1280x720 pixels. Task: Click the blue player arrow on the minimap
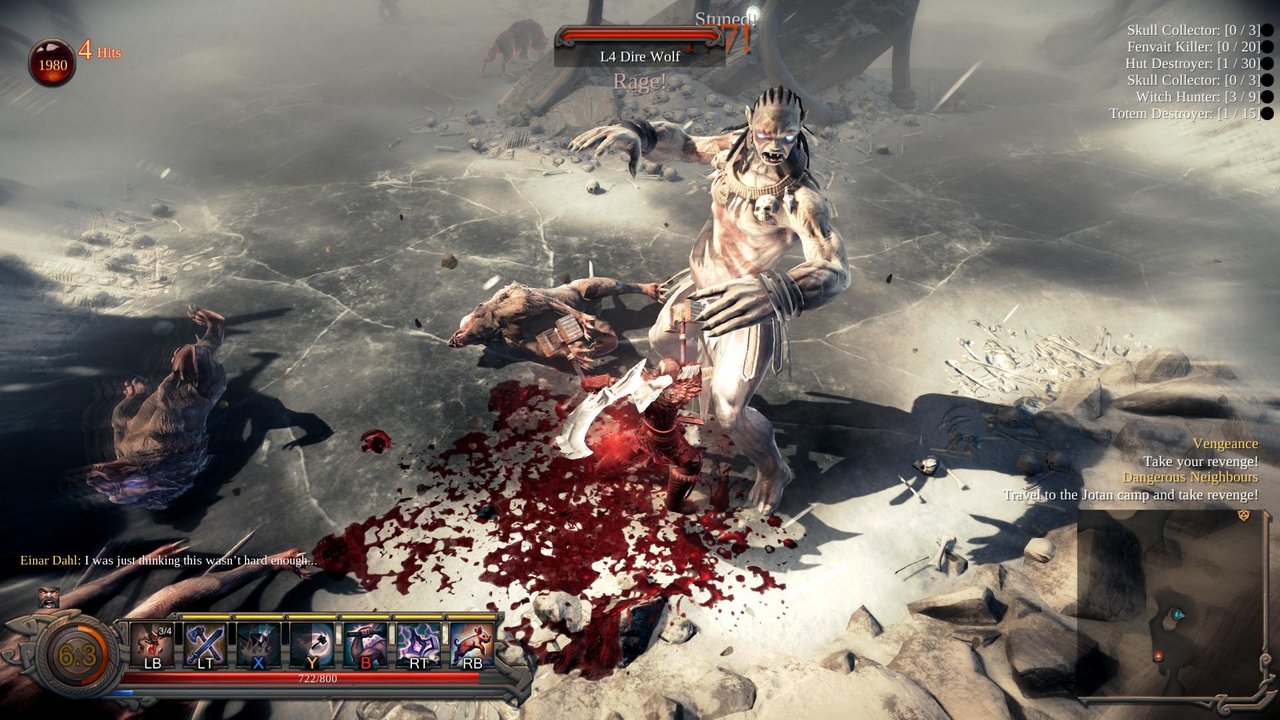[x=1177, y=614]
